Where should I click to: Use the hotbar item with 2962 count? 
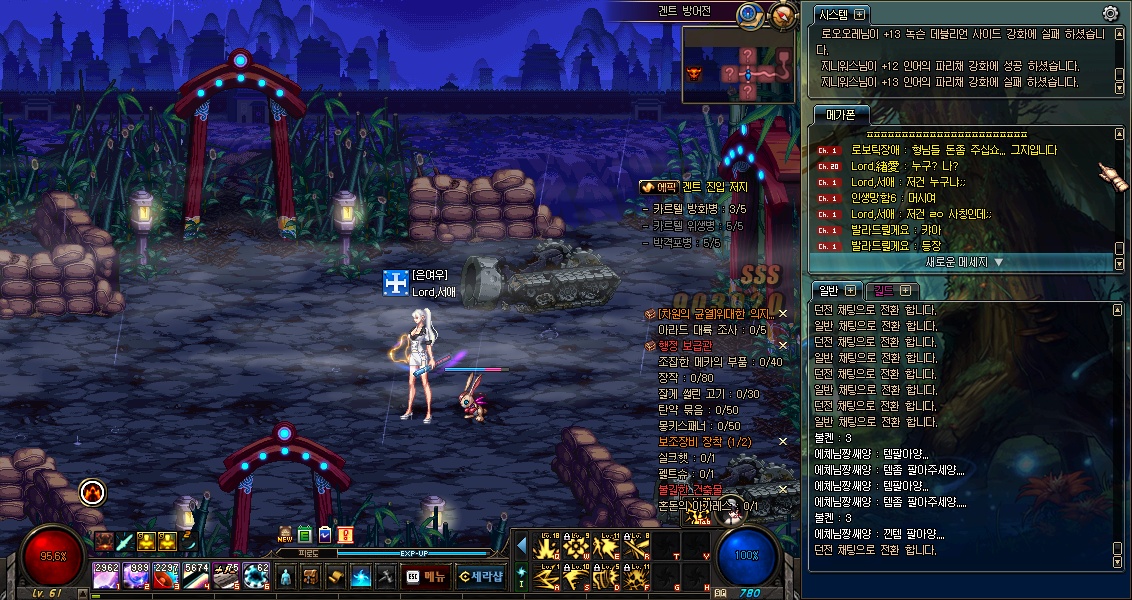(106, 576)
